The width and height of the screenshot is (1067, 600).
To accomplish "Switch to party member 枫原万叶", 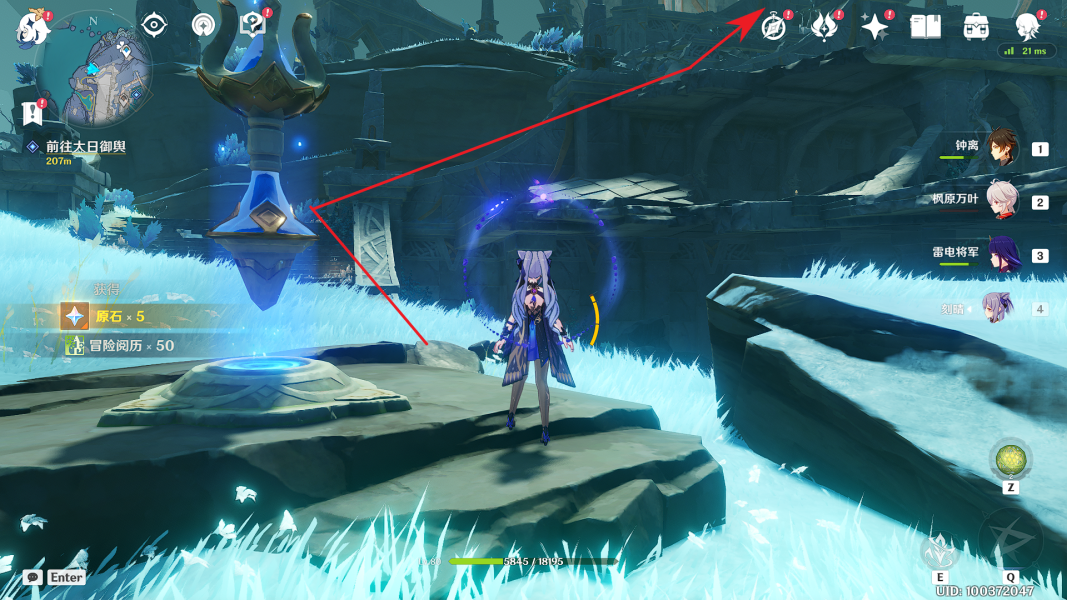I will click(x=1002, y=201).
